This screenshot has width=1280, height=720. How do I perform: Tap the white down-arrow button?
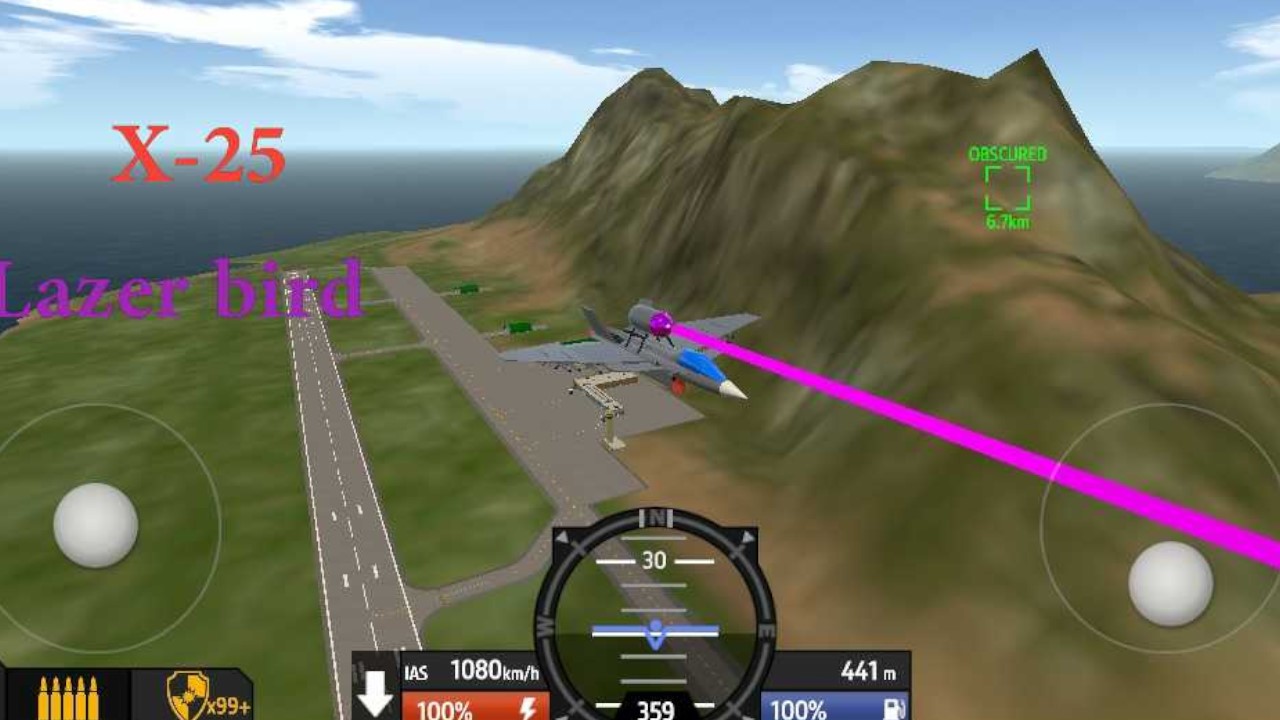(x=375, y=692)
